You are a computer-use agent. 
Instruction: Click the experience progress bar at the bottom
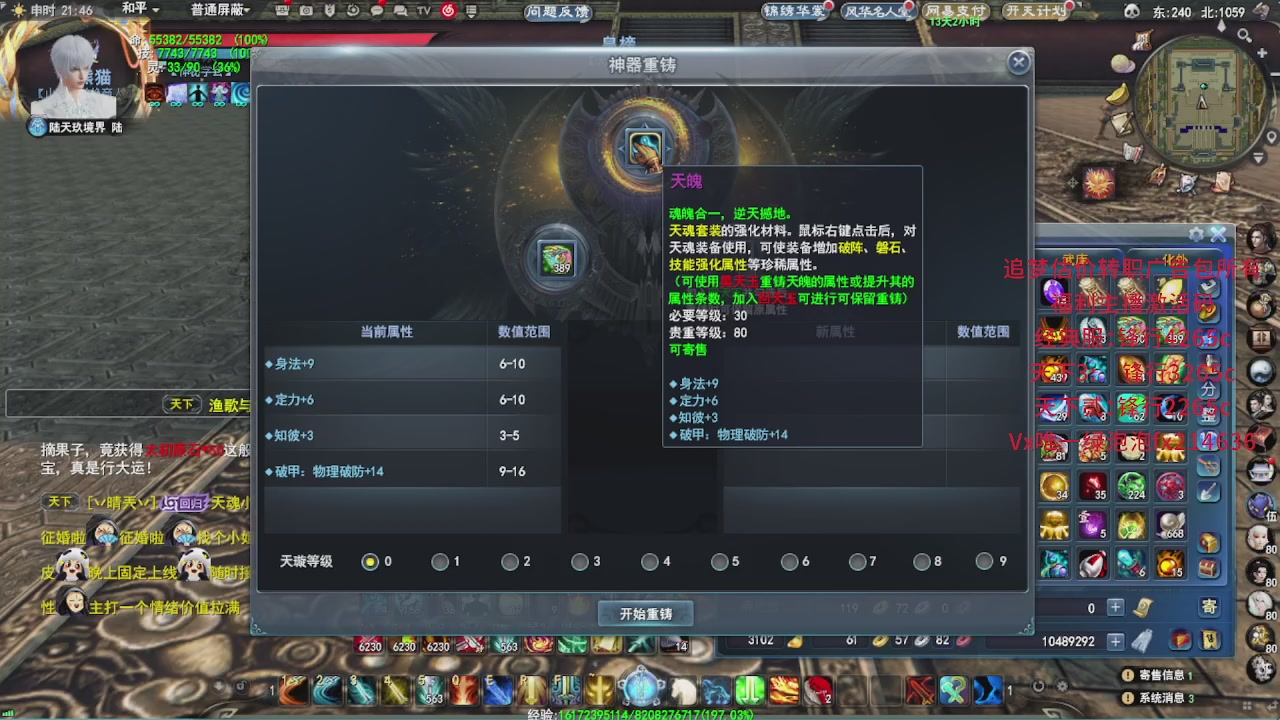[640, 713]
